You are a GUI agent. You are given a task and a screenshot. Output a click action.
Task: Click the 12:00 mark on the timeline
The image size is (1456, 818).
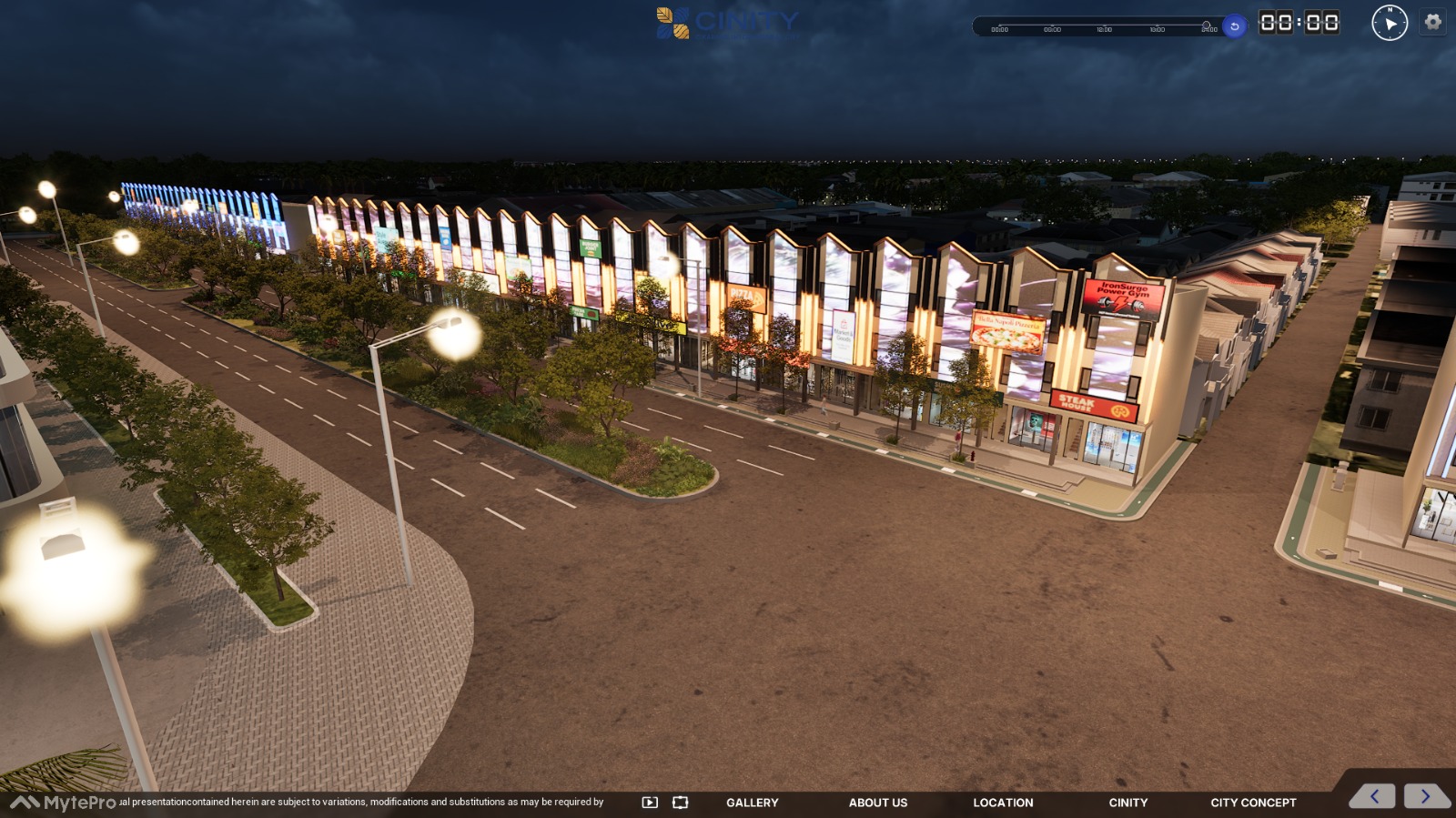1104,28
